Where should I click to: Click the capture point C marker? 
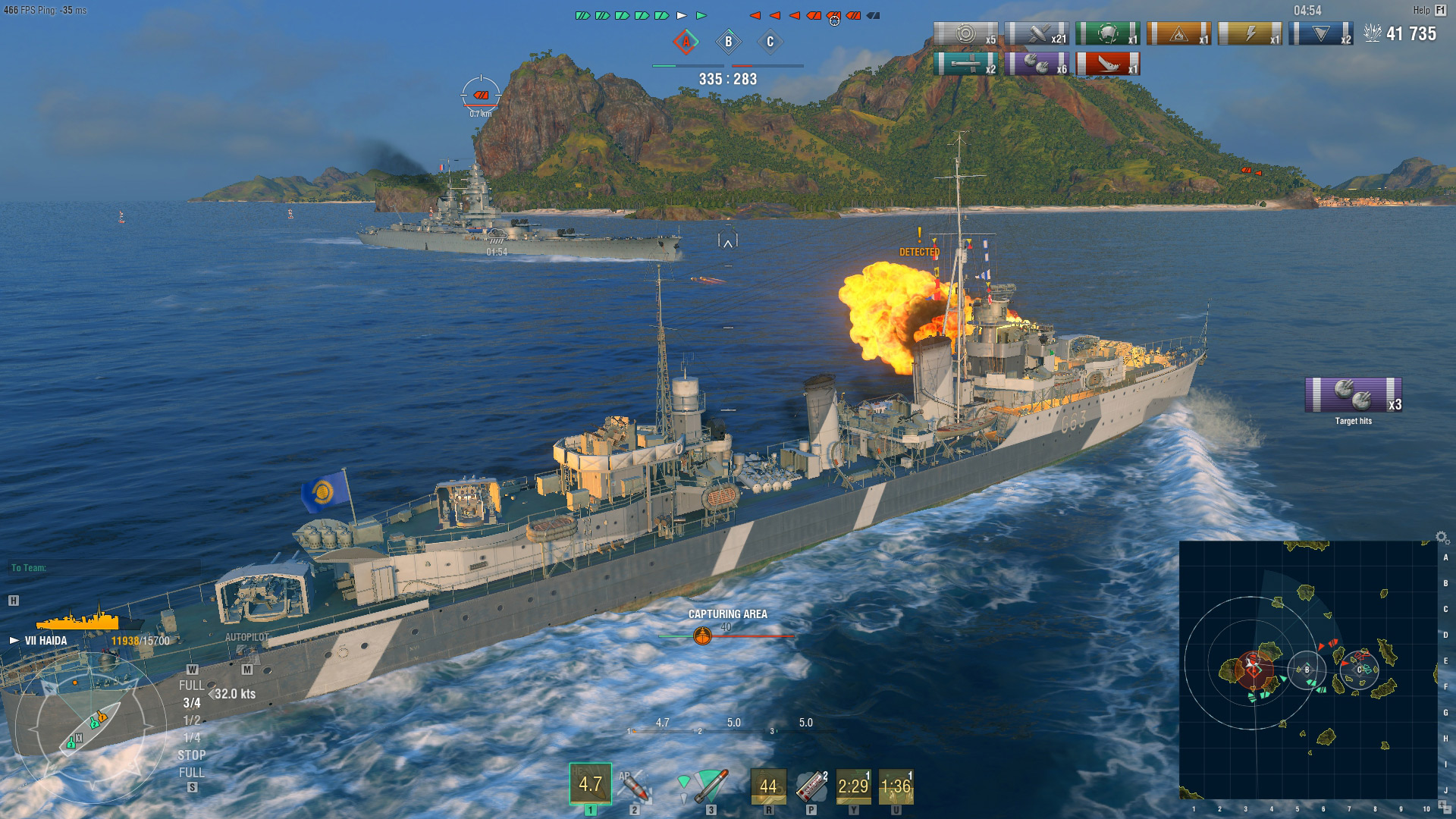pyautogui.click(x=771, y=43)
